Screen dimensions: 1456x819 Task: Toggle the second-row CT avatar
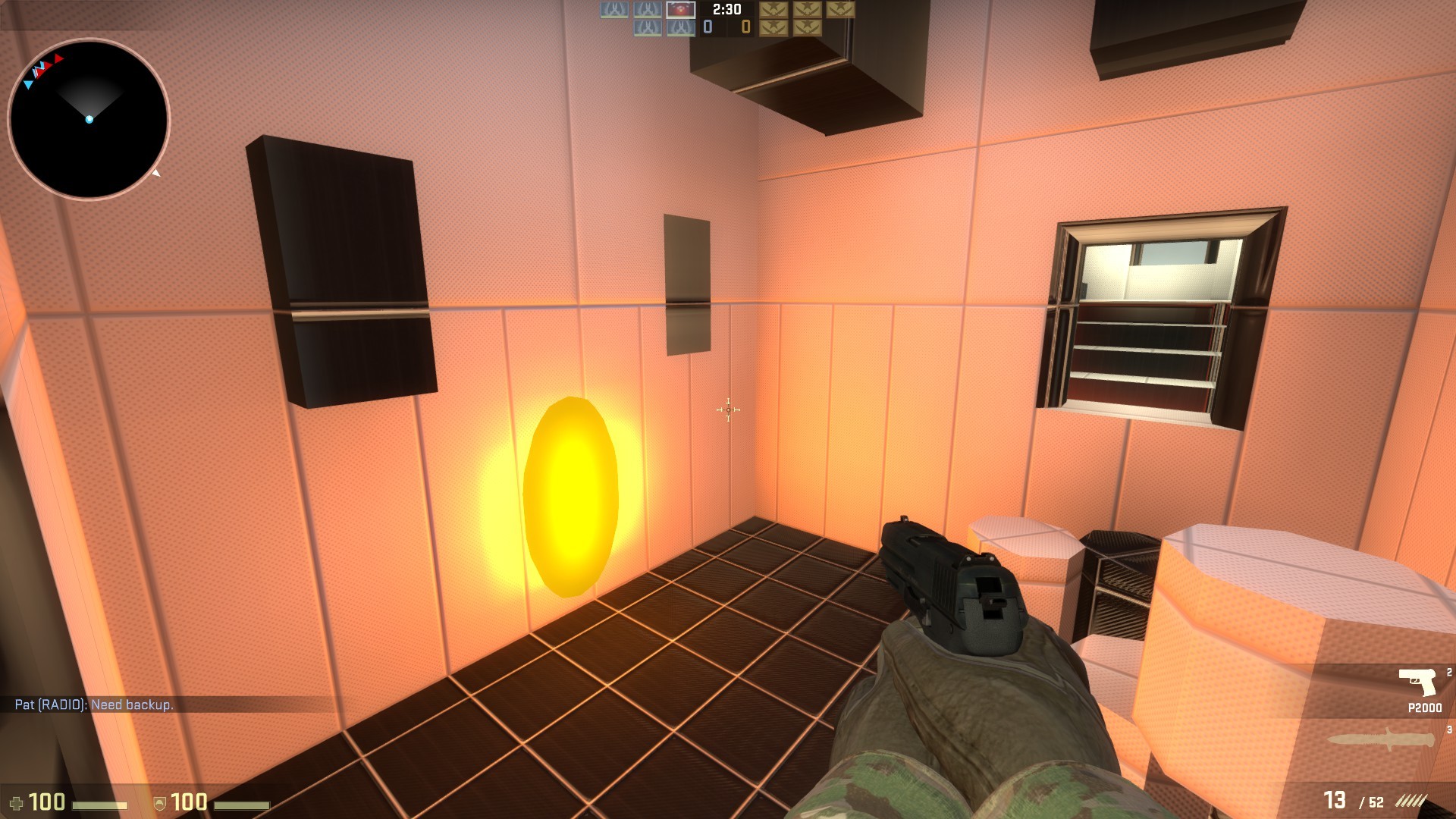[646, 28]
